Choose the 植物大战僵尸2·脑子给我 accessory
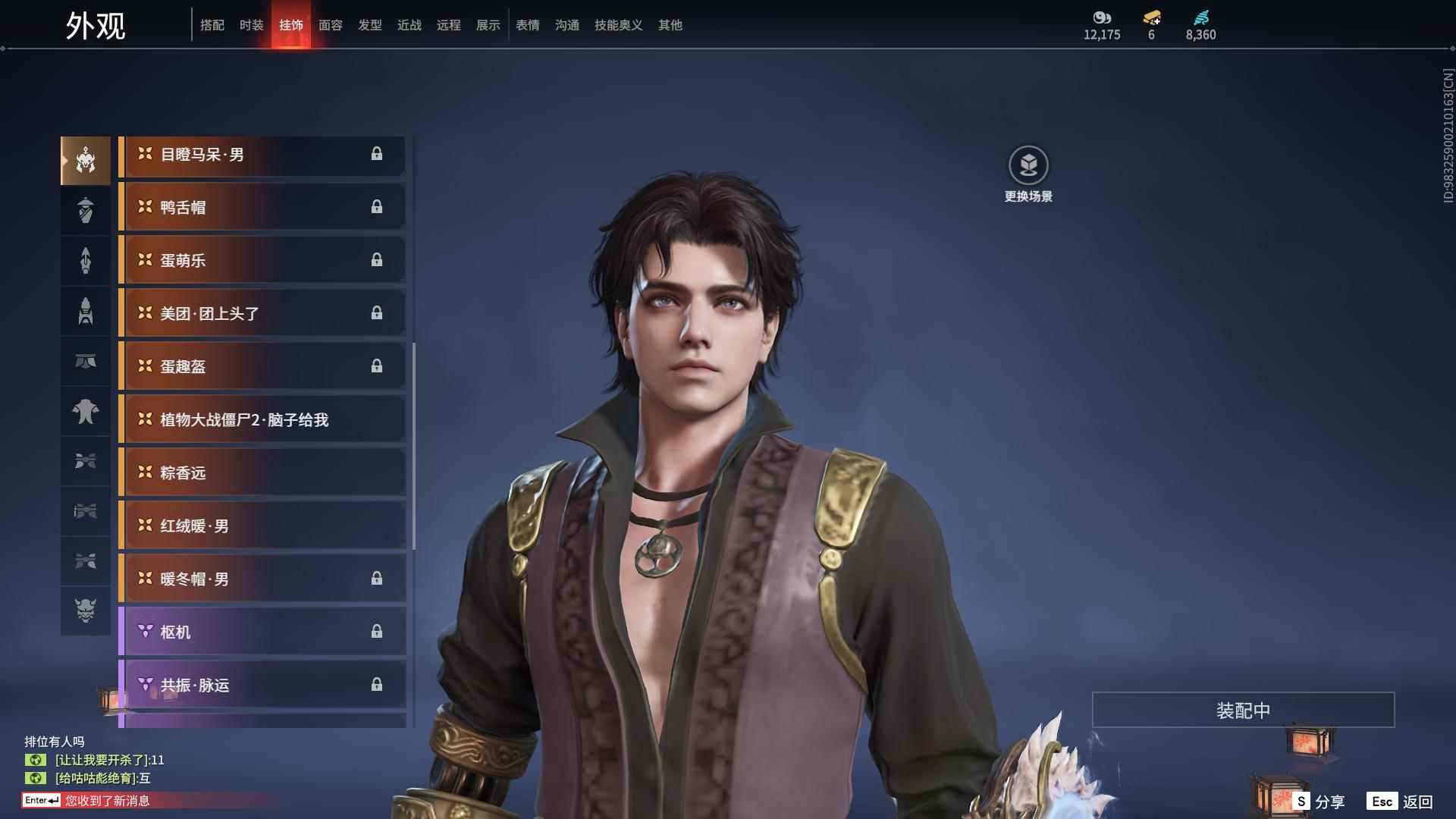This screenshot has width=1456, height=819. pos(262,419)
